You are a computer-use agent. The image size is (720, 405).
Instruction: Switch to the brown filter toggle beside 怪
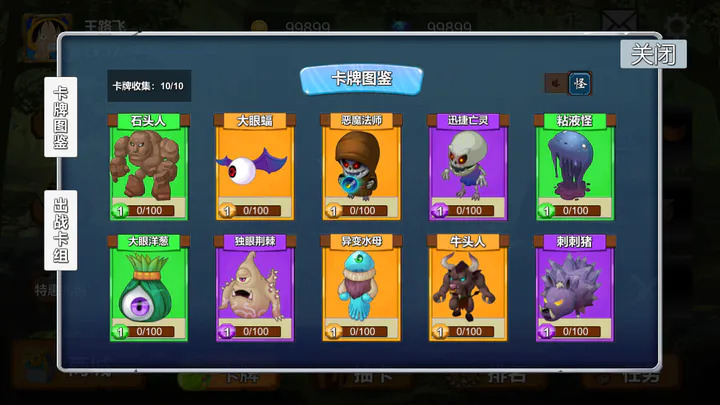pos(554,83)
